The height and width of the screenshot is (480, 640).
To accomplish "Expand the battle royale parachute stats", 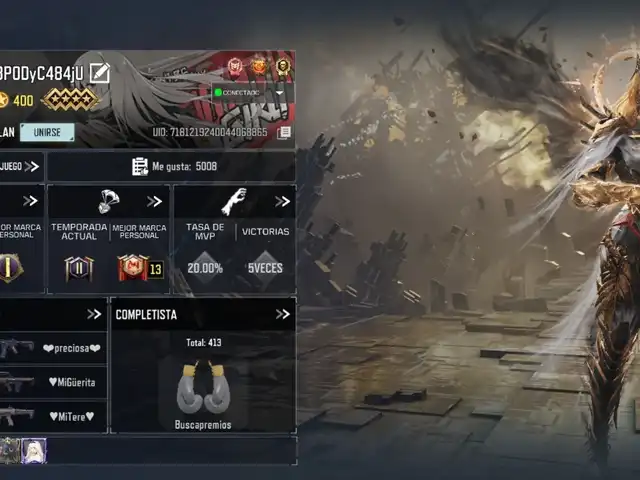I will point(154,201).
